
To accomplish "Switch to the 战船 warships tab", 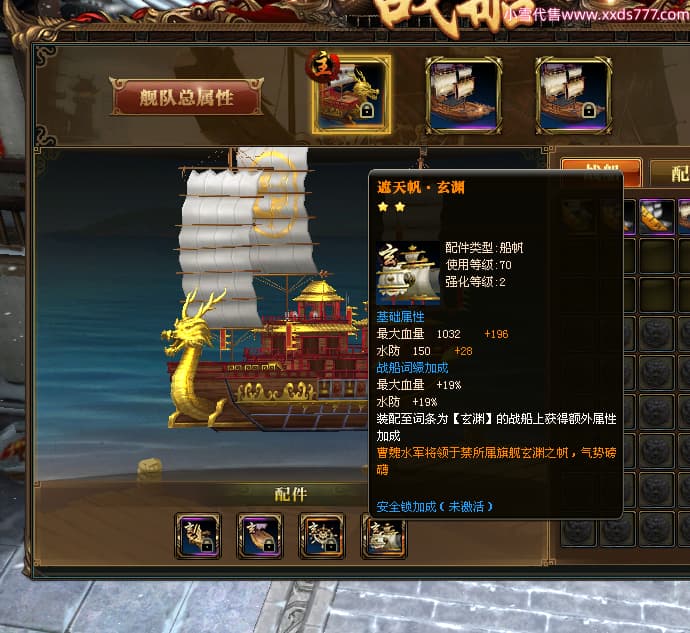I will 600,172.
